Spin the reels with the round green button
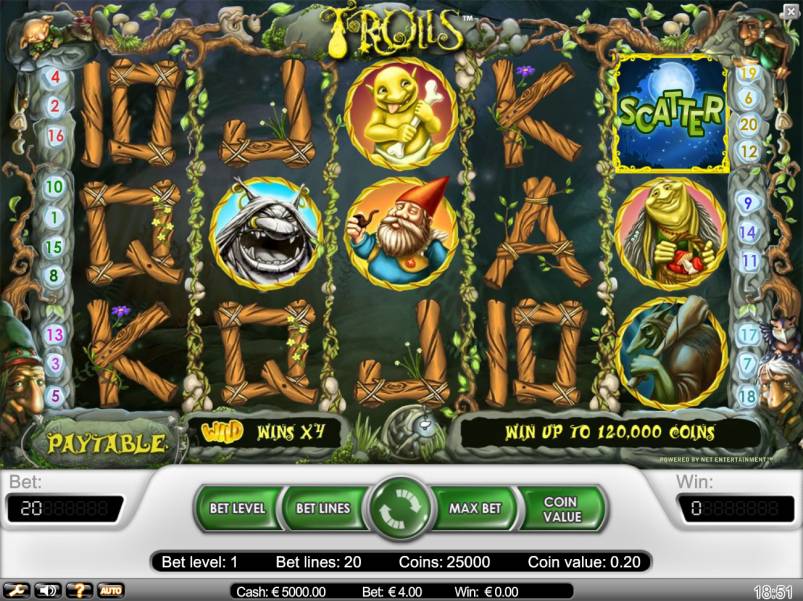The height and width of the screenshot is (601, 803). click(x=399, y=508)
